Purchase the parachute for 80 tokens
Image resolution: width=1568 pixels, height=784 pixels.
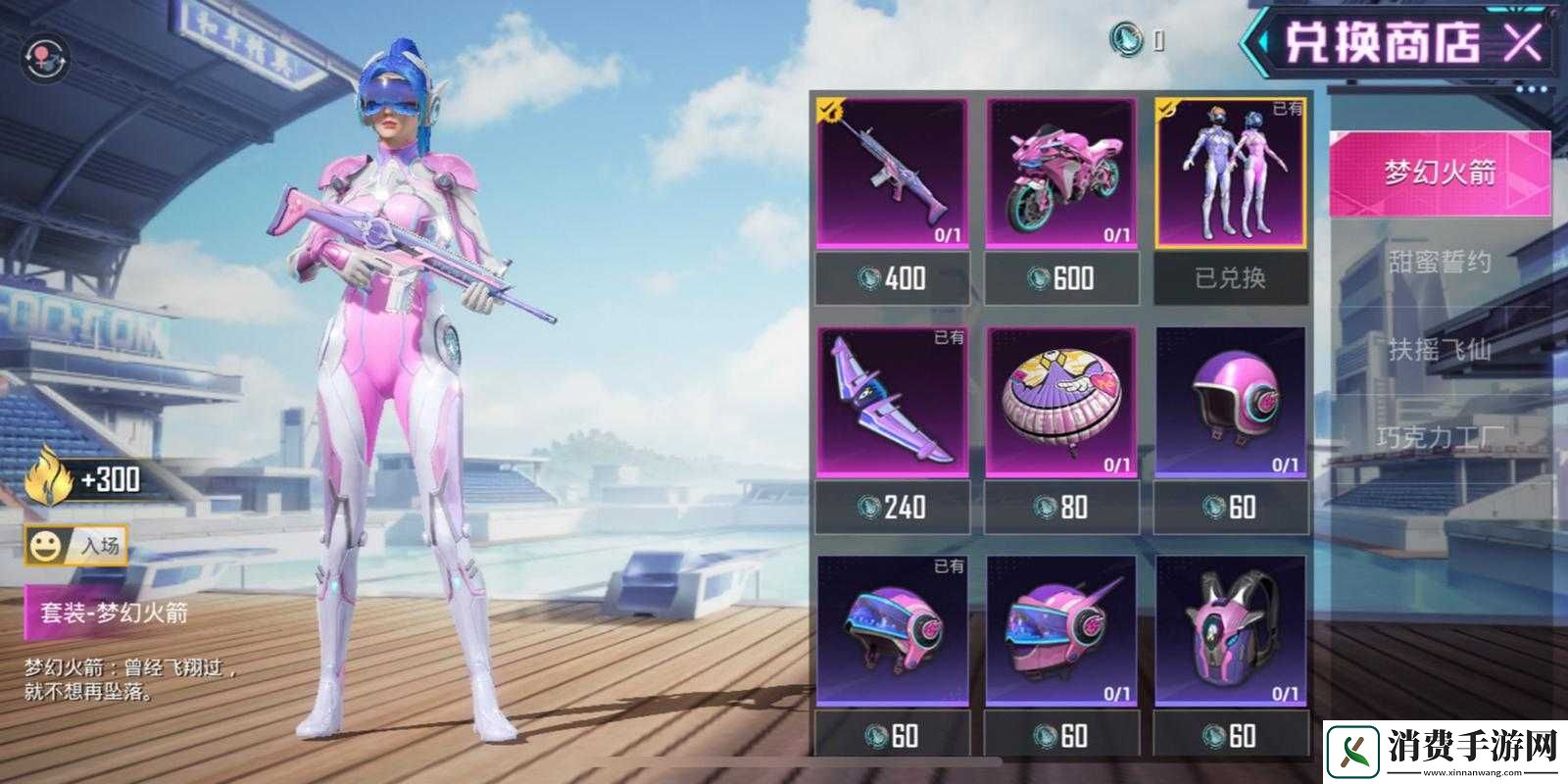click(x=1061, y=507)
